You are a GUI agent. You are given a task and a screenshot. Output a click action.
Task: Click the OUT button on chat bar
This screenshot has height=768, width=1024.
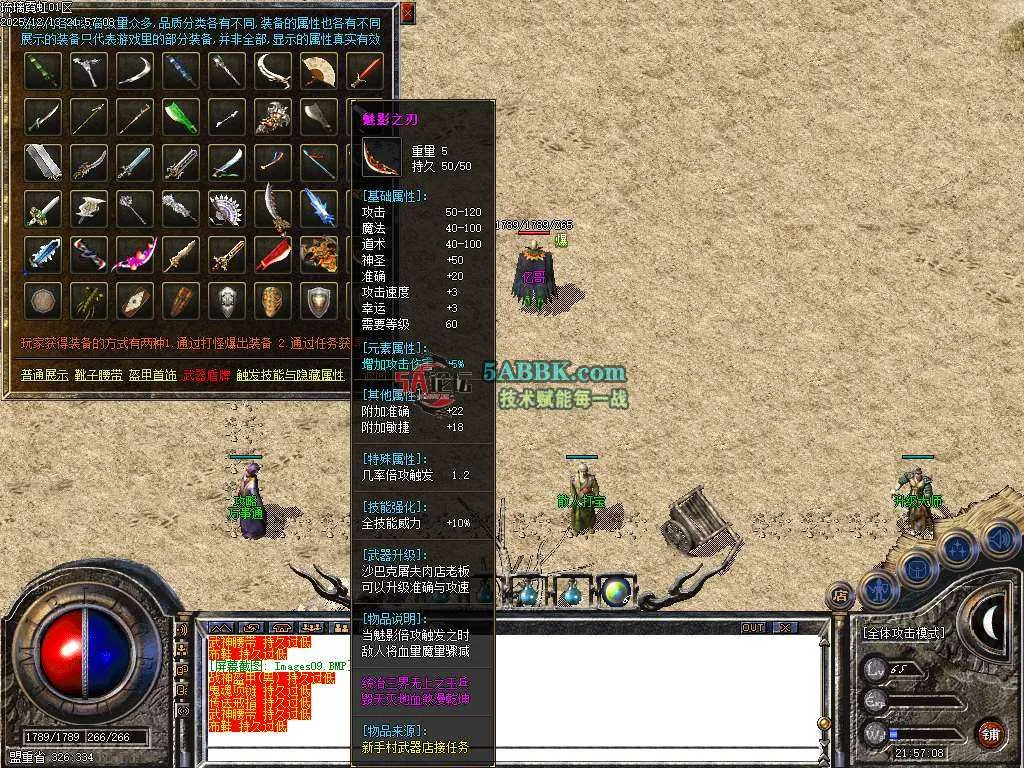tap(752, 627)
